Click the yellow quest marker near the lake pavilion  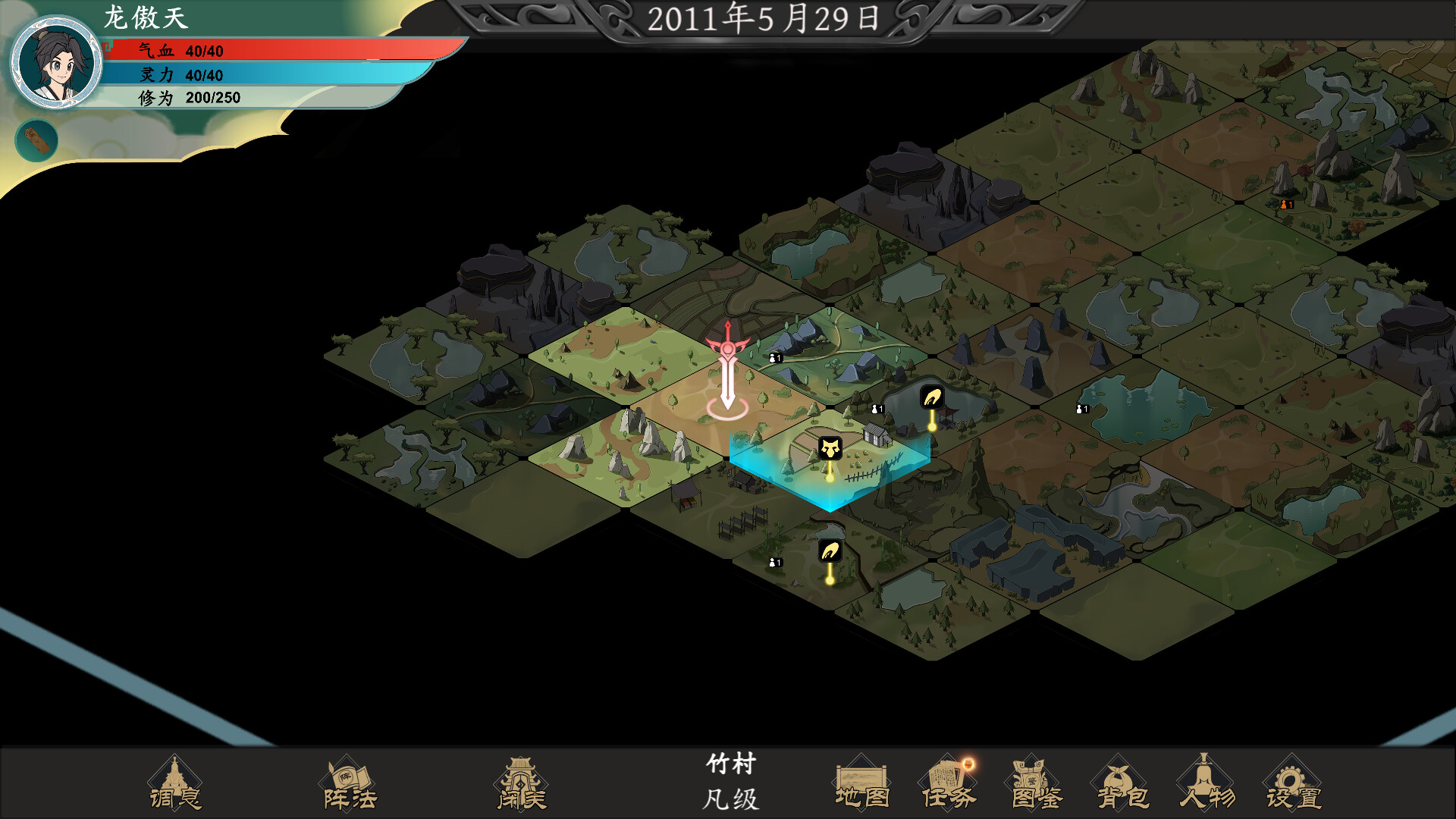(931, 398)
